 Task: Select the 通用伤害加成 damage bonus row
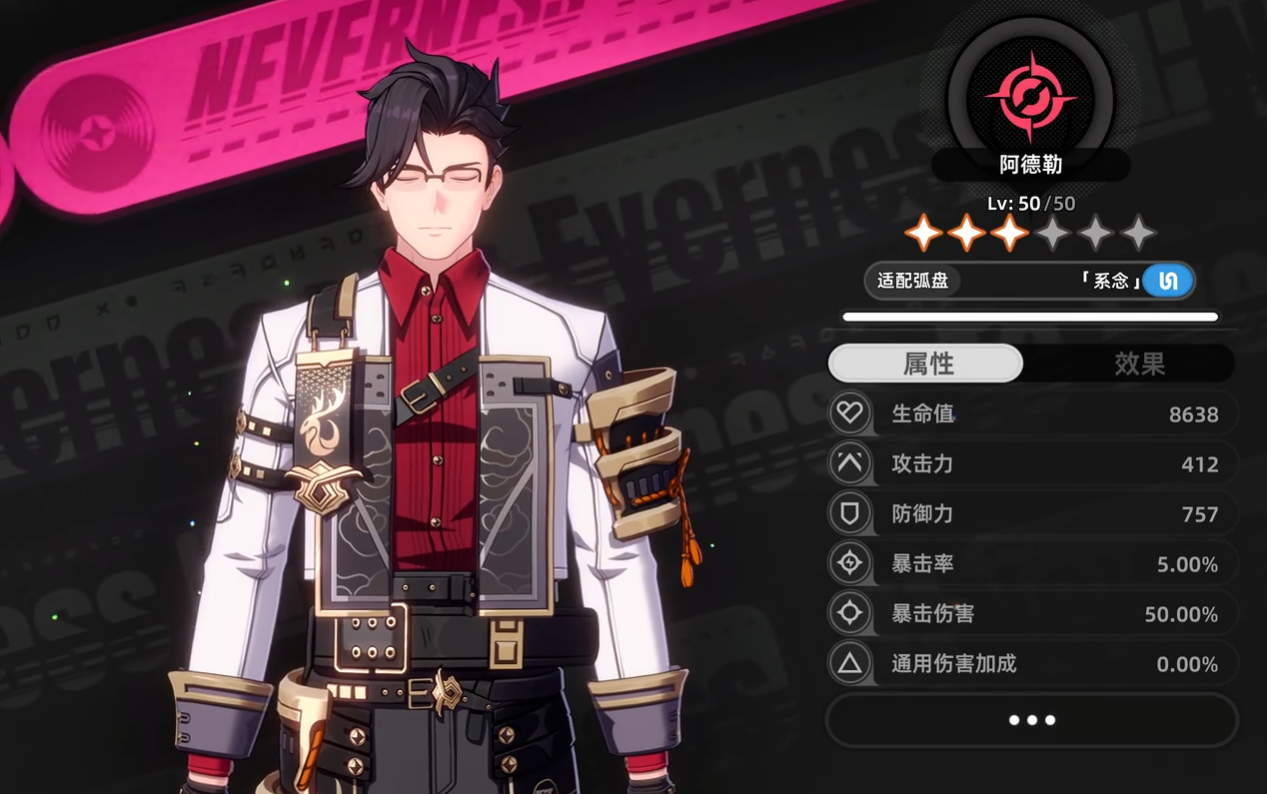point(1033,664)
